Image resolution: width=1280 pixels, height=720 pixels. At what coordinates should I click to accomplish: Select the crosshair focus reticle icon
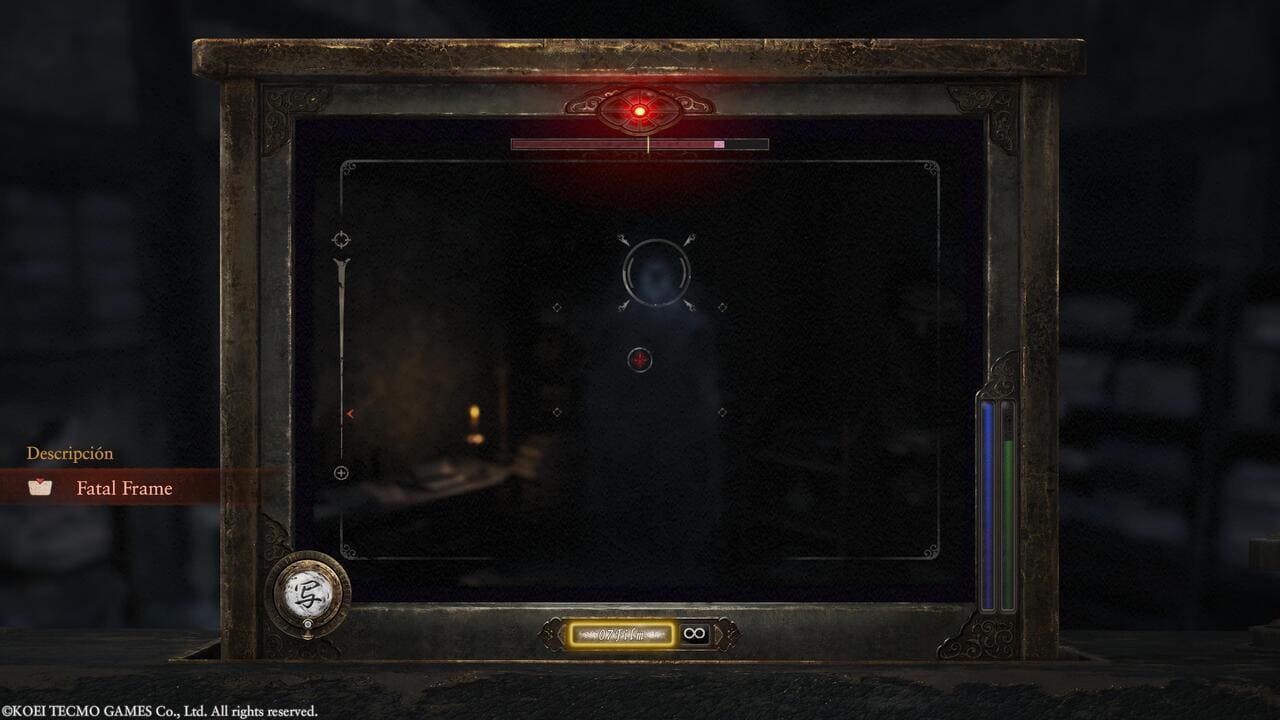(x=343, y=238)
